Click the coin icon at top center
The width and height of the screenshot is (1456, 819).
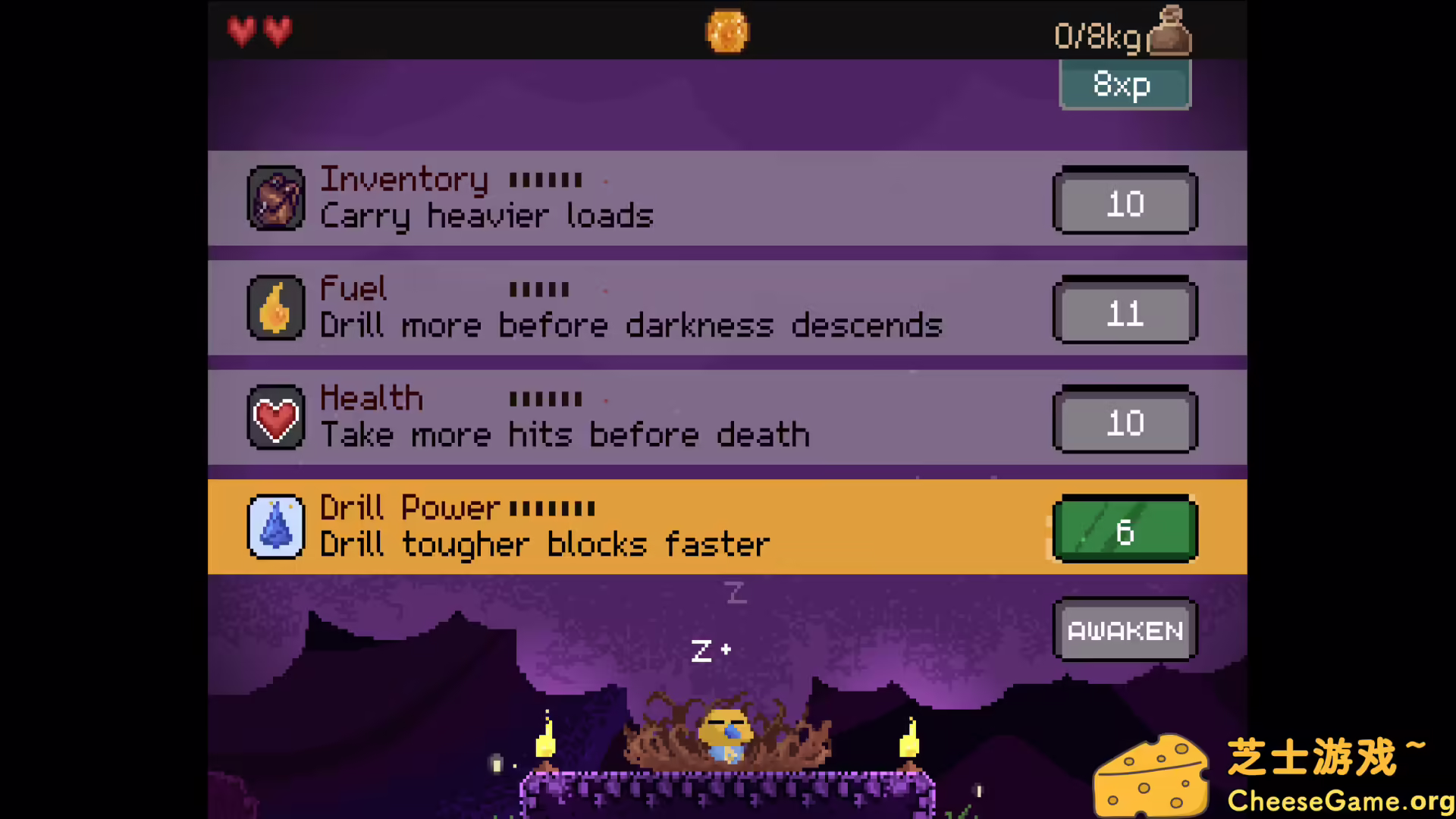(727, 30)
